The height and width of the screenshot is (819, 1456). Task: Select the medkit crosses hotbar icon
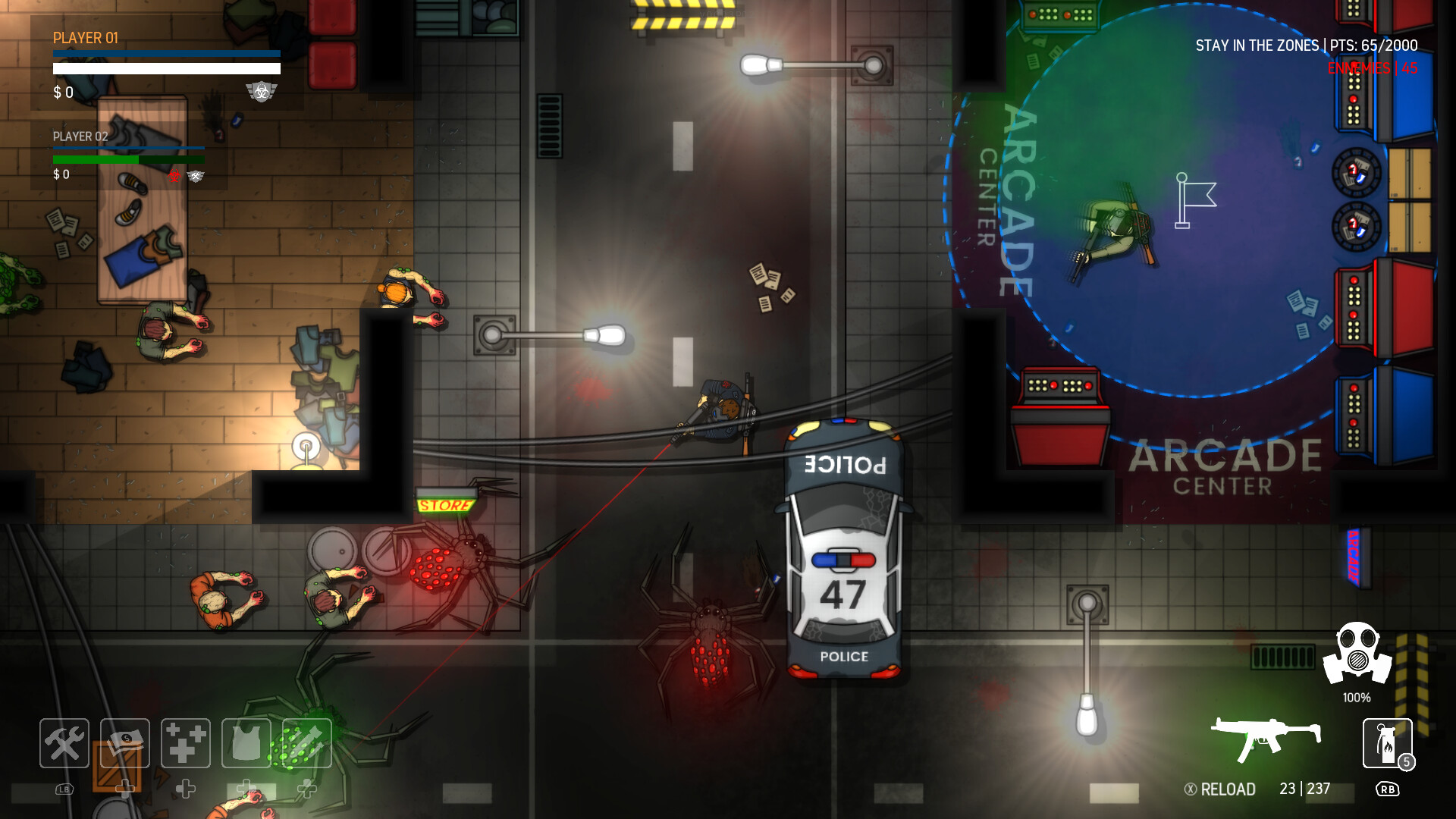click(x=184, y=743)
